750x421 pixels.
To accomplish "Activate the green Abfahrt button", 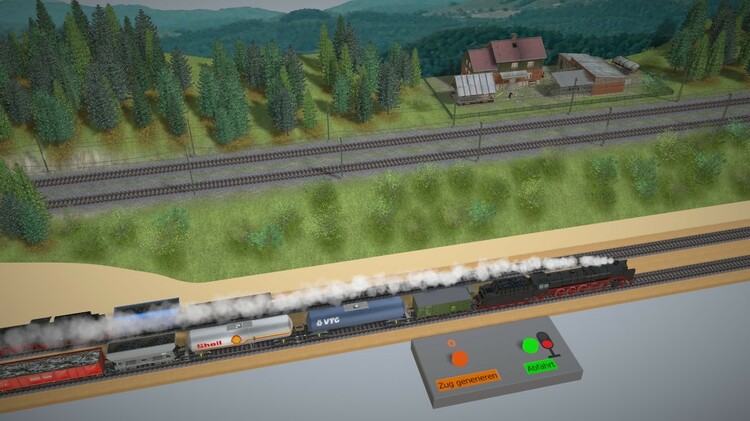I will (x=530, y=346).
